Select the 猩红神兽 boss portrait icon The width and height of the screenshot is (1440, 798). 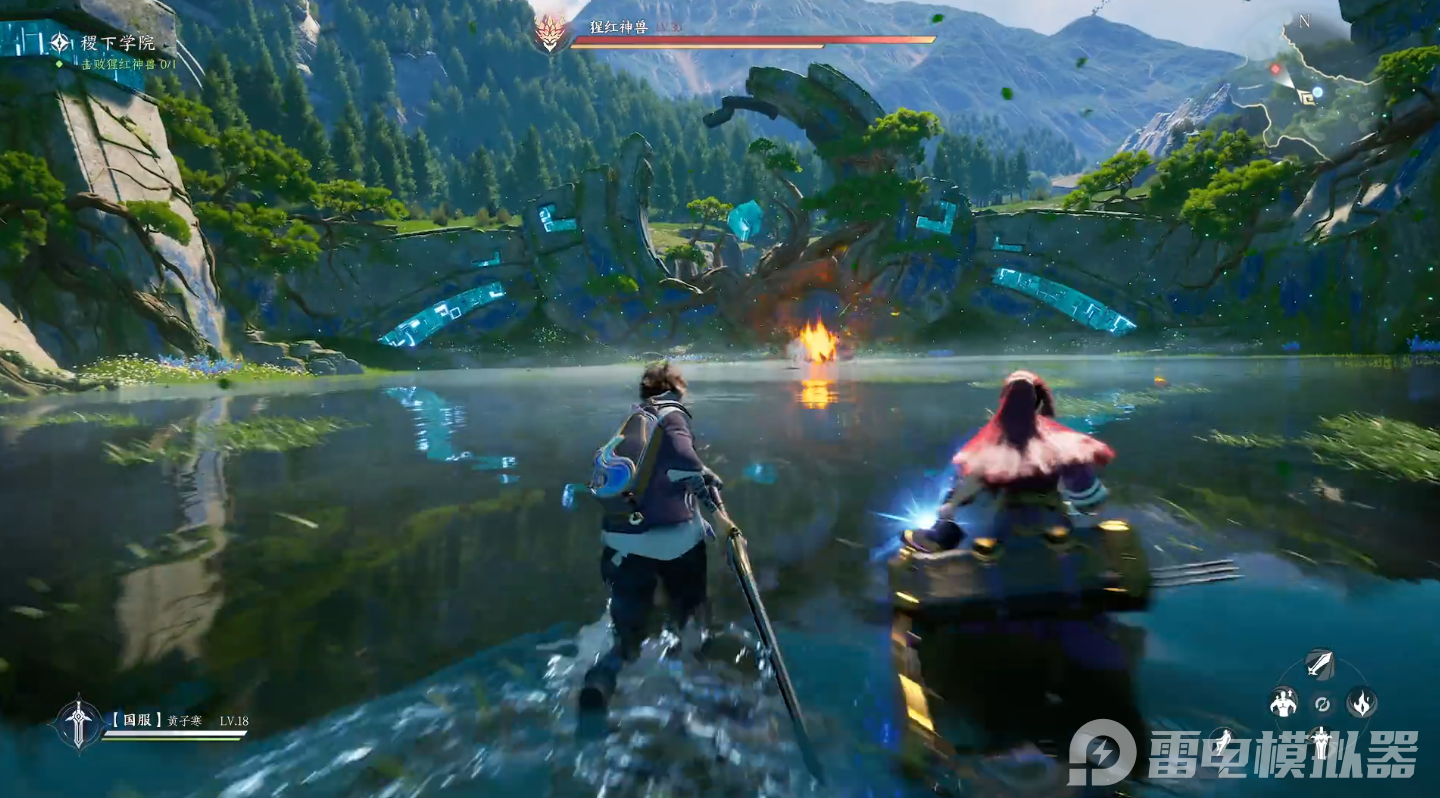point(549,34)
